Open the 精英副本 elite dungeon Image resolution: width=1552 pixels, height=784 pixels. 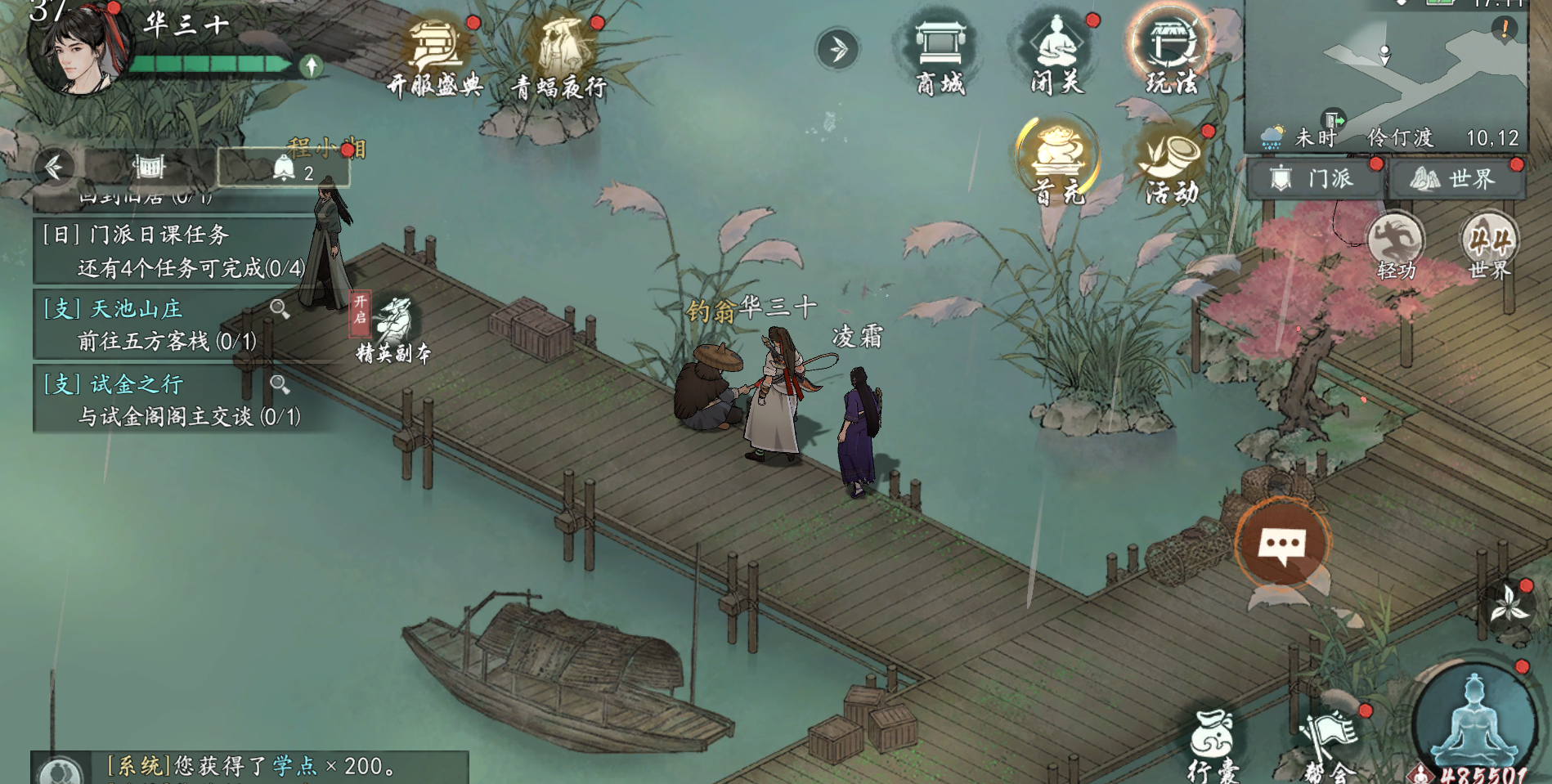coord(392,329)
